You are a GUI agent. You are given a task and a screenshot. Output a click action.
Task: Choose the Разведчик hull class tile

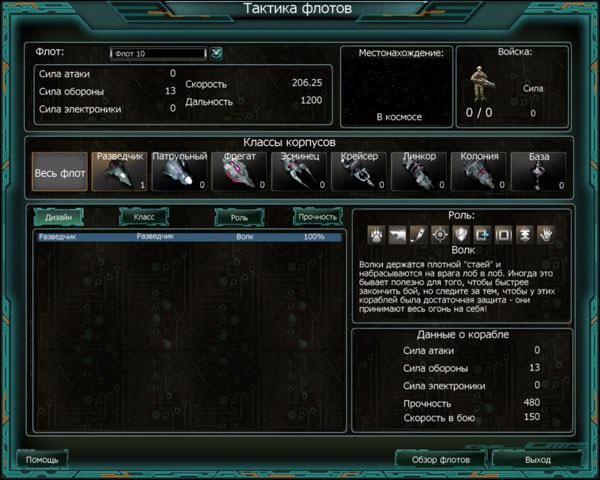(119, 171)
